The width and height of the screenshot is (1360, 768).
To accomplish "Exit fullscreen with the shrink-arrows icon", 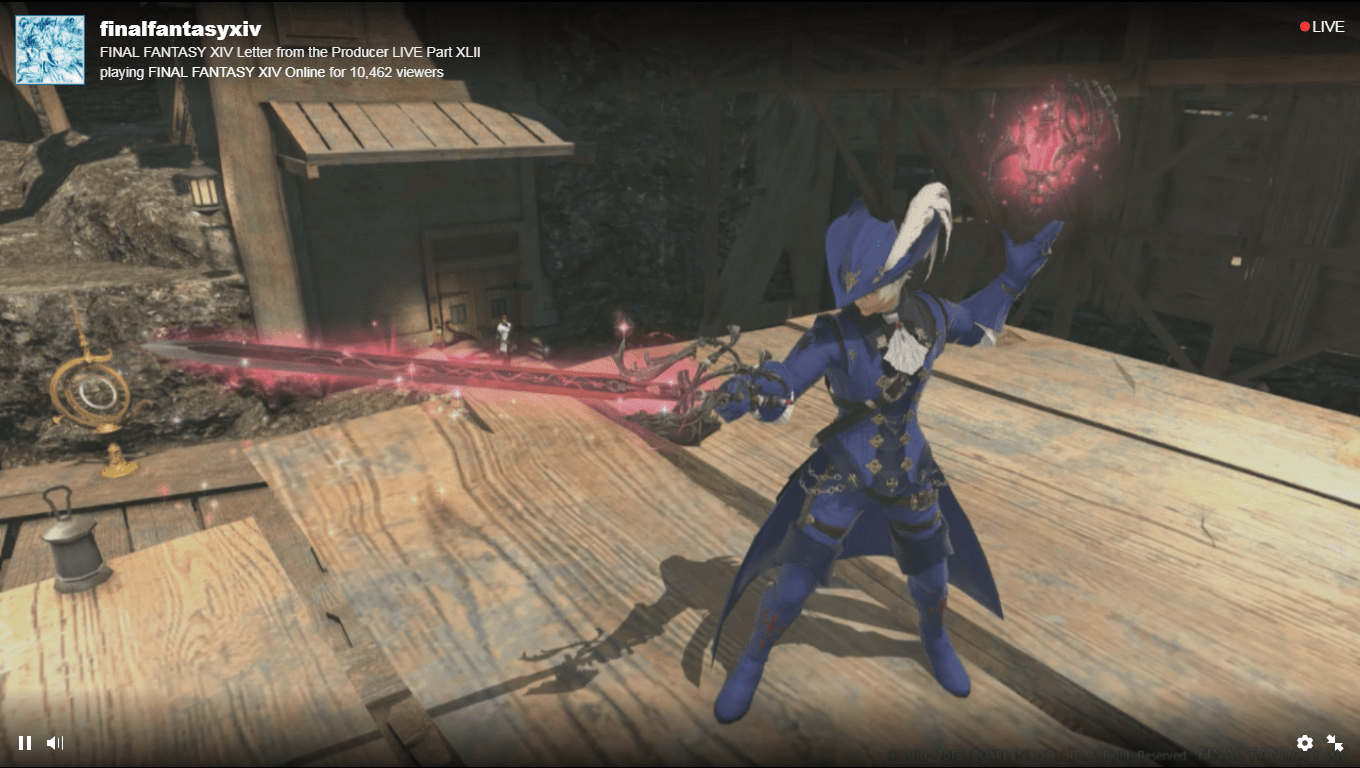I will (1336, 743).
